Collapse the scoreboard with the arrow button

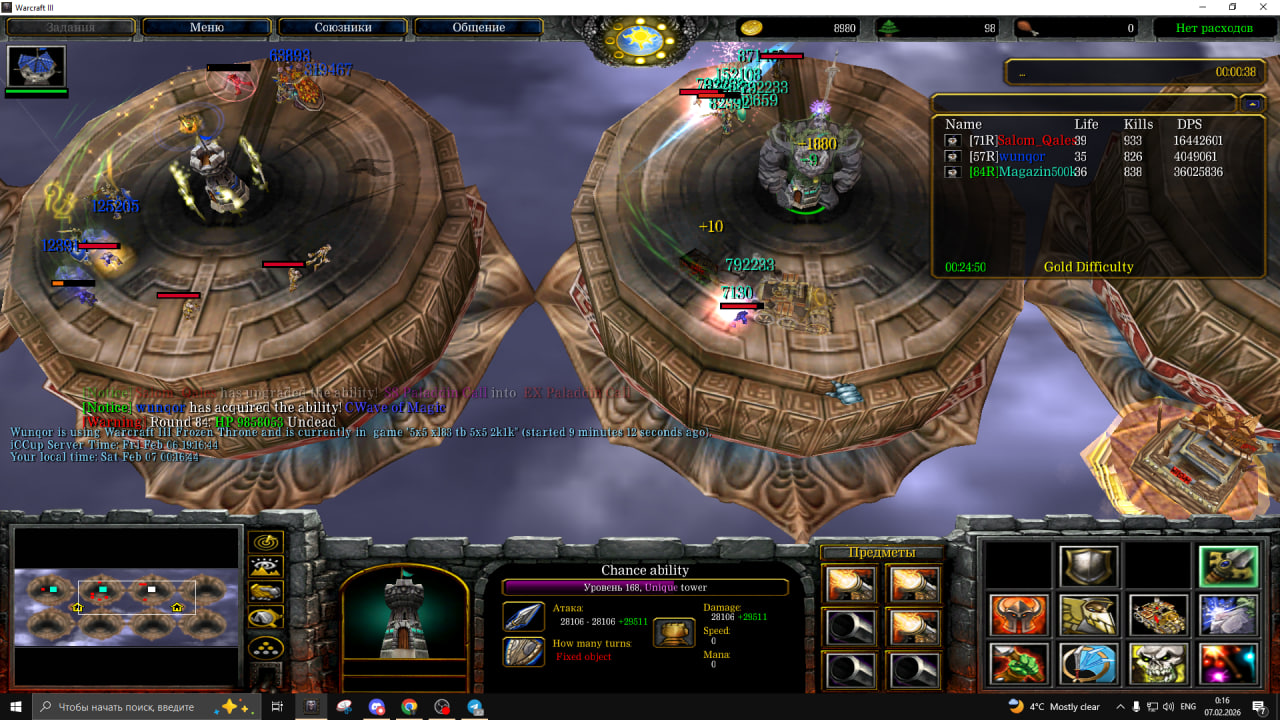1252,103
